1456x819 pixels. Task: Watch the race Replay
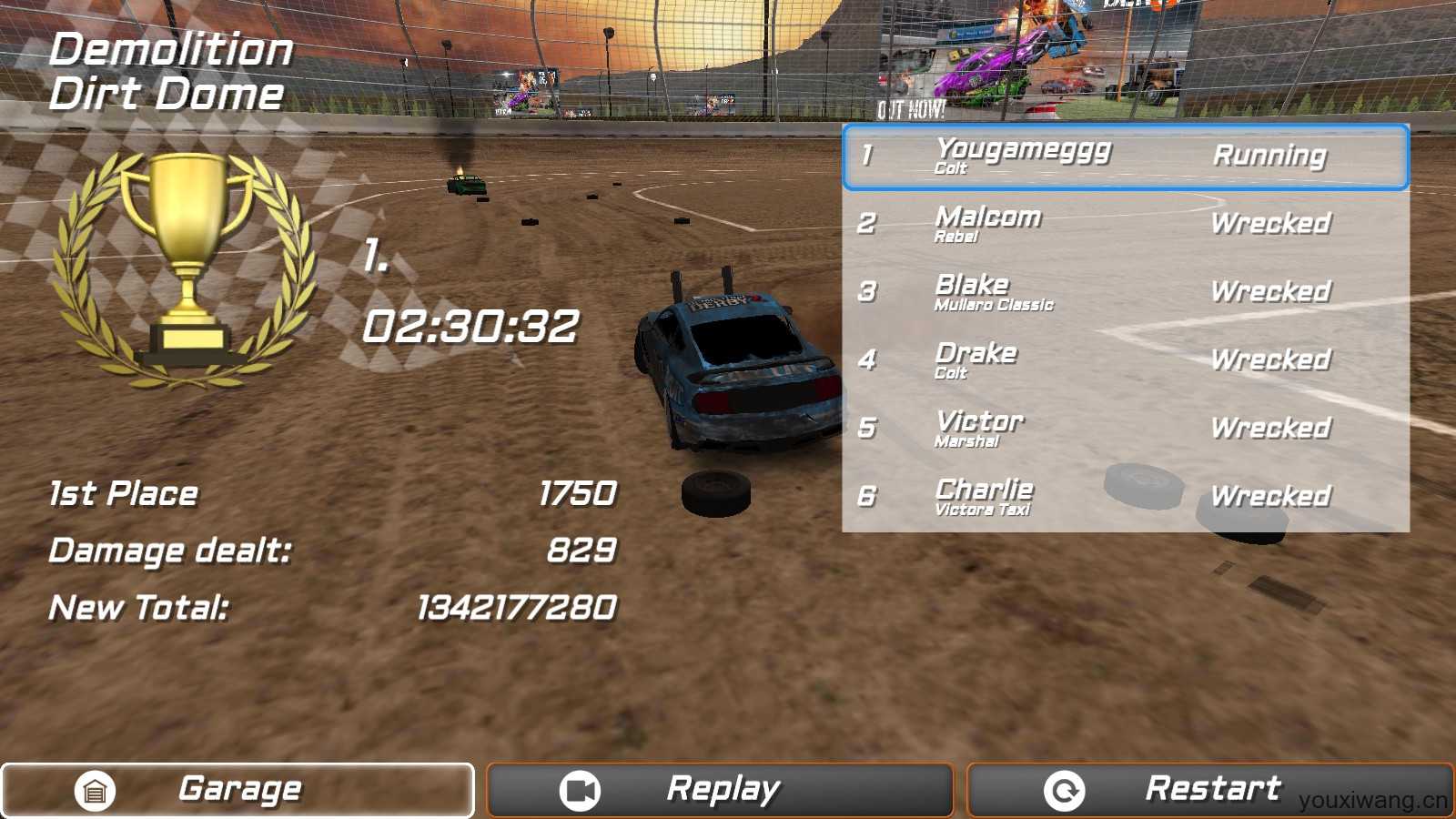coord(720,790)
